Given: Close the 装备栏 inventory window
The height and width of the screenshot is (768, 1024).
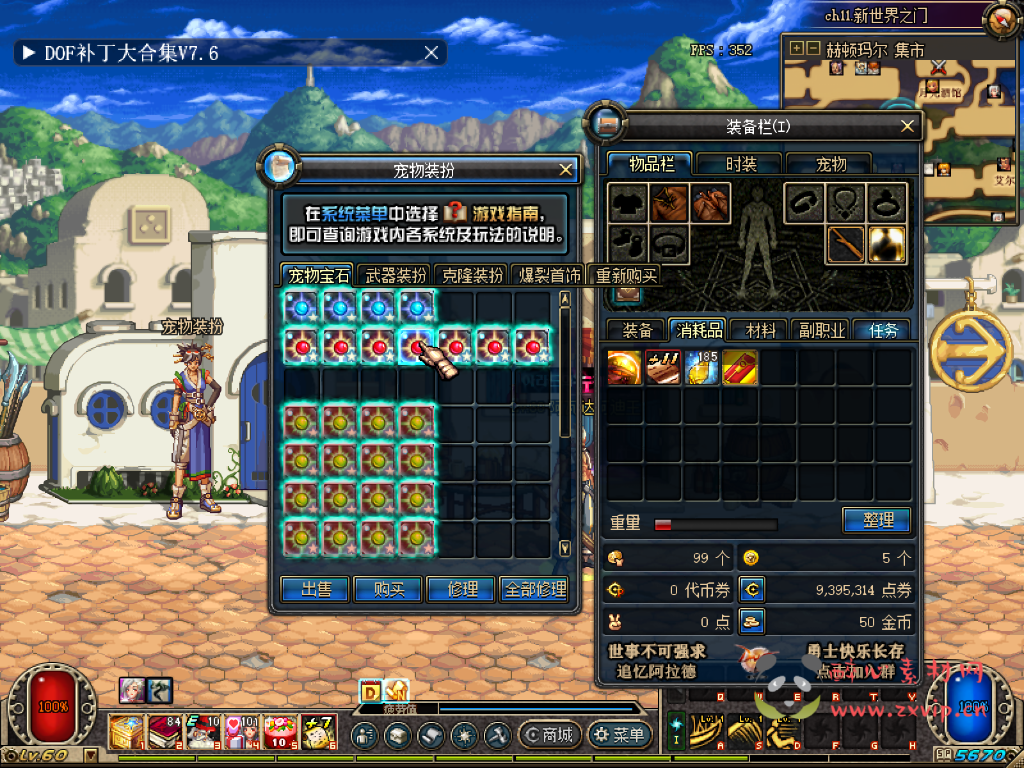Looking at the screenshot, I should pyautogui.click(x=908, y=126).
